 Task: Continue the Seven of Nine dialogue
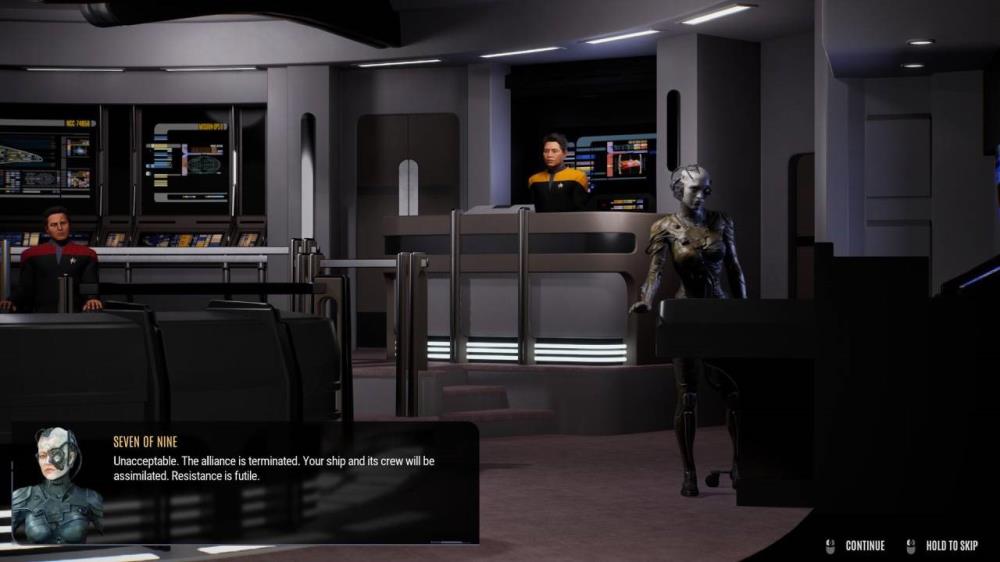(x=864, y=546)
